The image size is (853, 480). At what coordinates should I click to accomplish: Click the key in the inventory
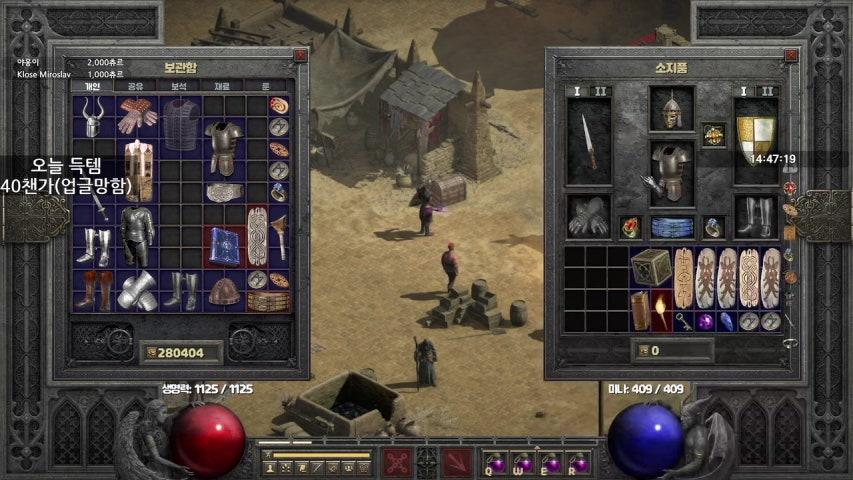point(683,321)
